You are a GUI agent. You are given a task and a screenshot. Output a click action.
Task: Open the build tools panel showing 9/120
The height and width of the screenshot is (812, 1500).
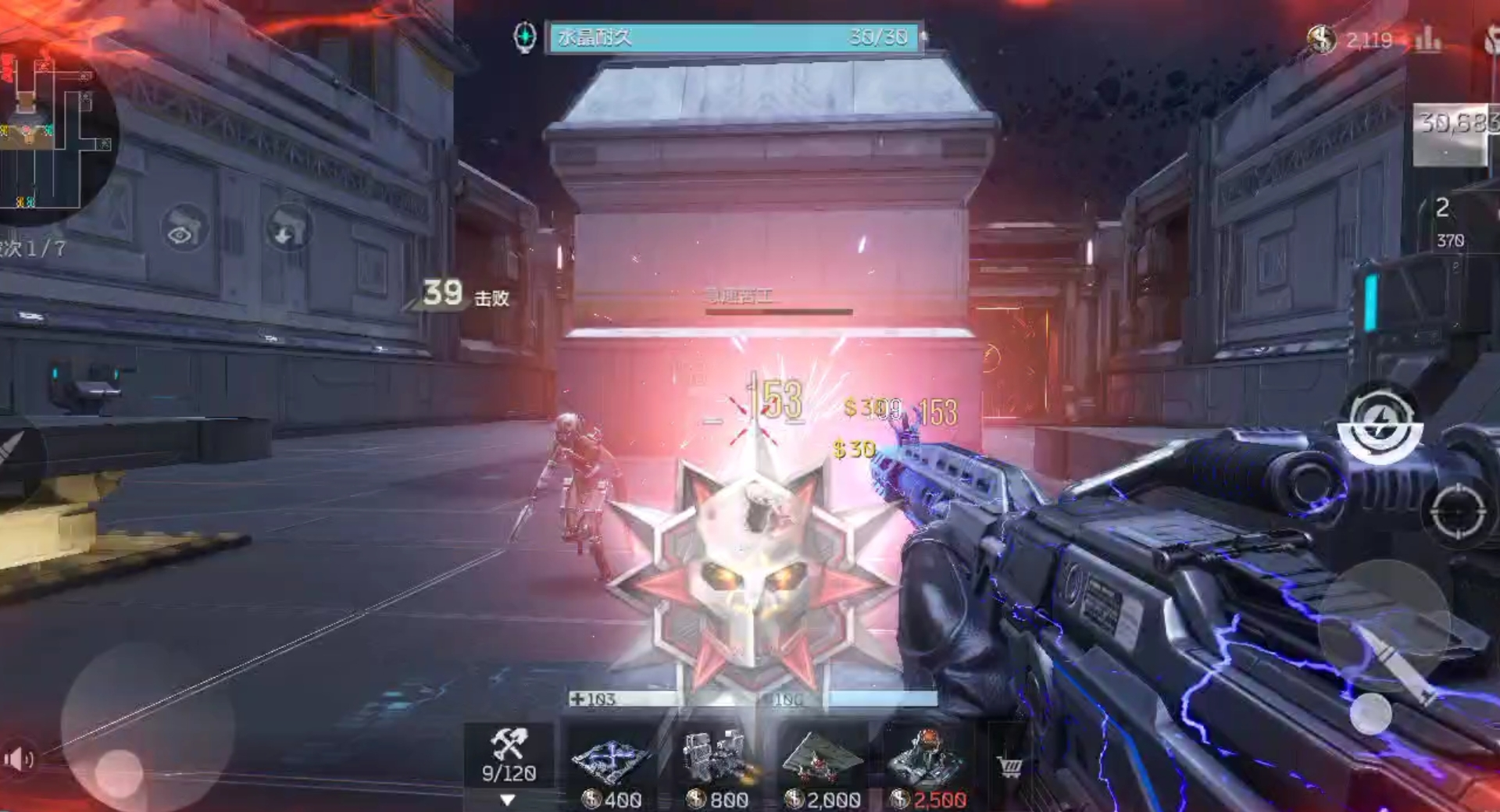[509, 756]
